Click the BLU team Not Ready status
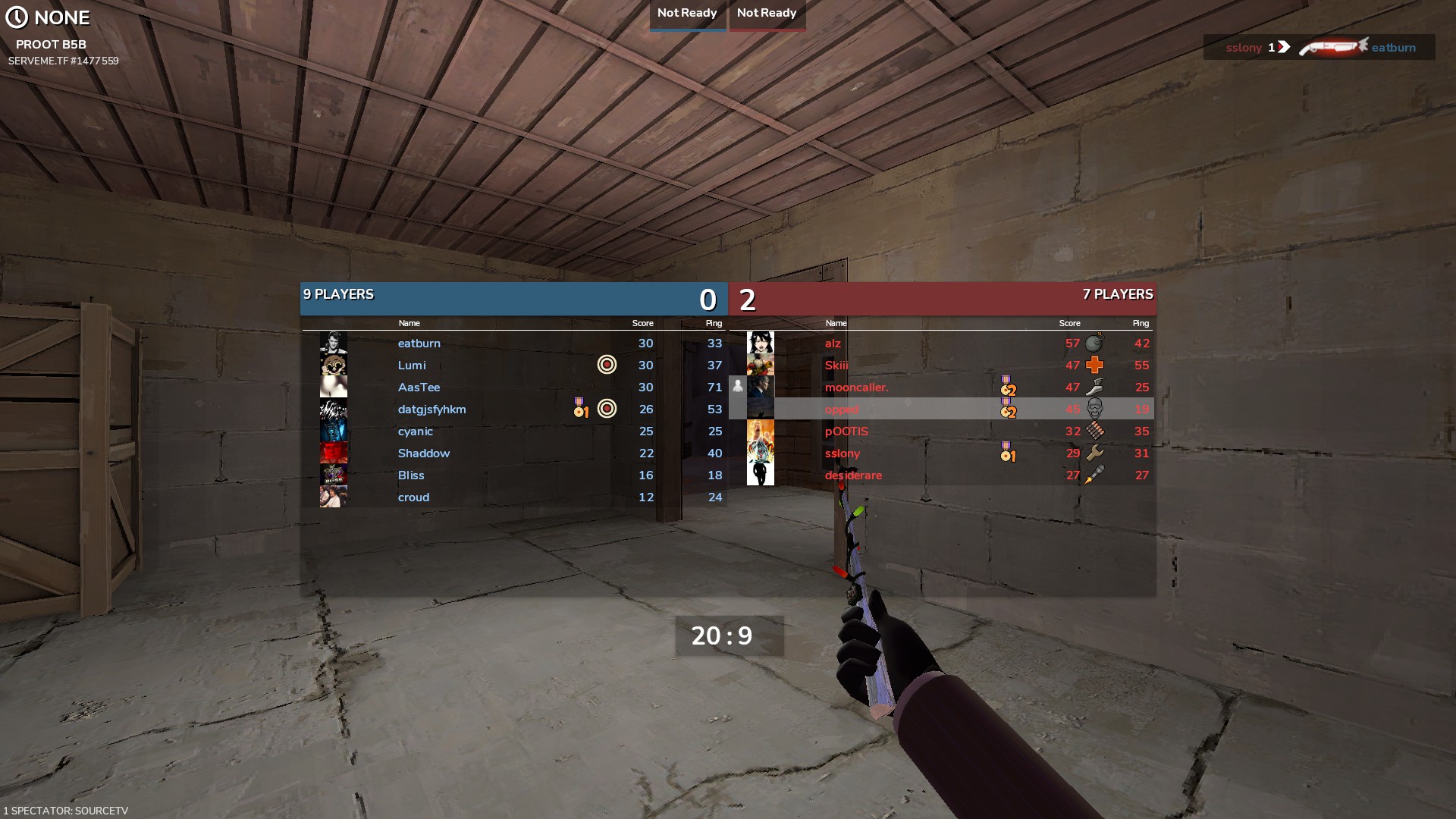 687,14
